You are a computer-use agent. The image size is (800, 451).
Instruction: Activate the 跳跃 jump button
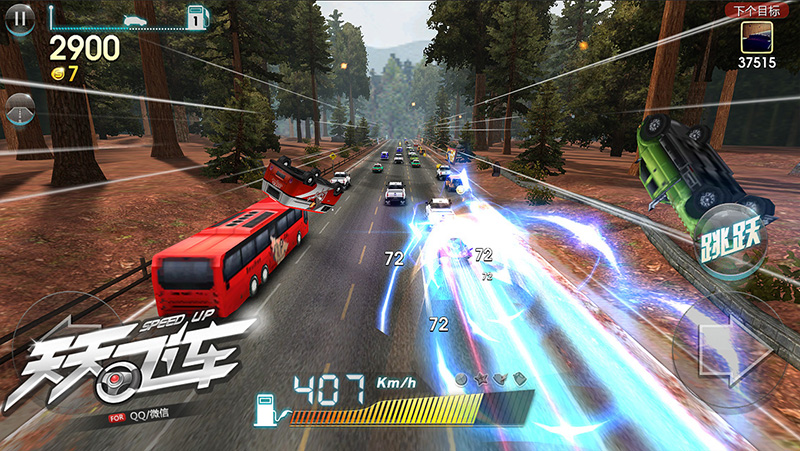coord(731,238)
